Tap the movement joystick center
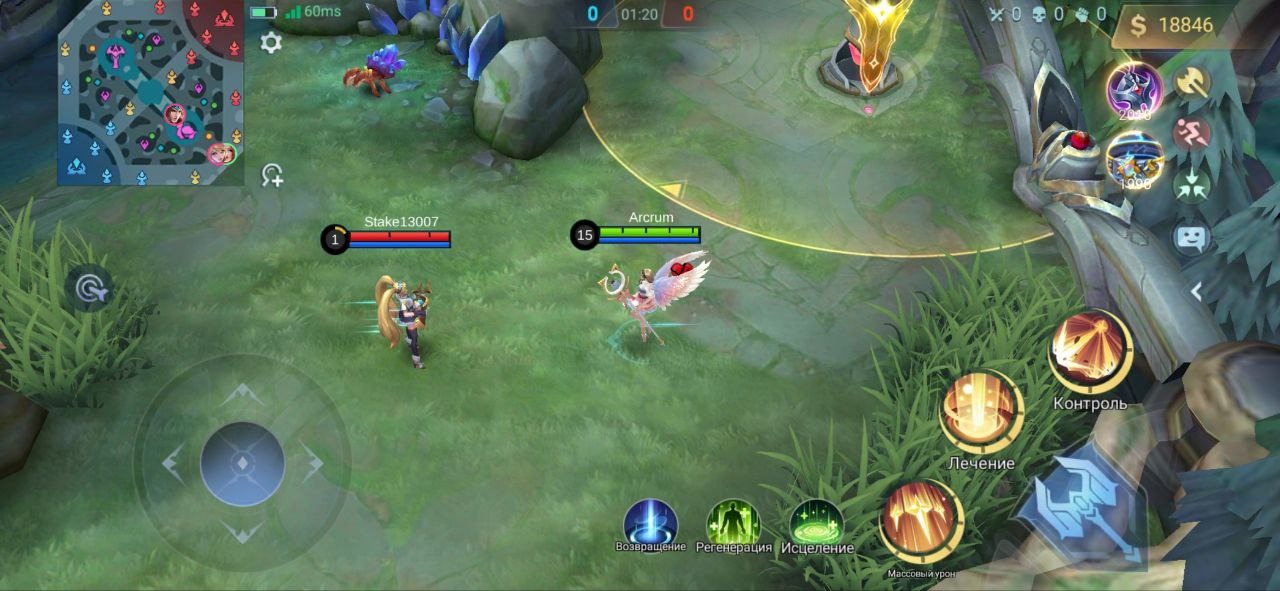The image size is (1280, 591). pyautogui.click(x=242, y=464)
